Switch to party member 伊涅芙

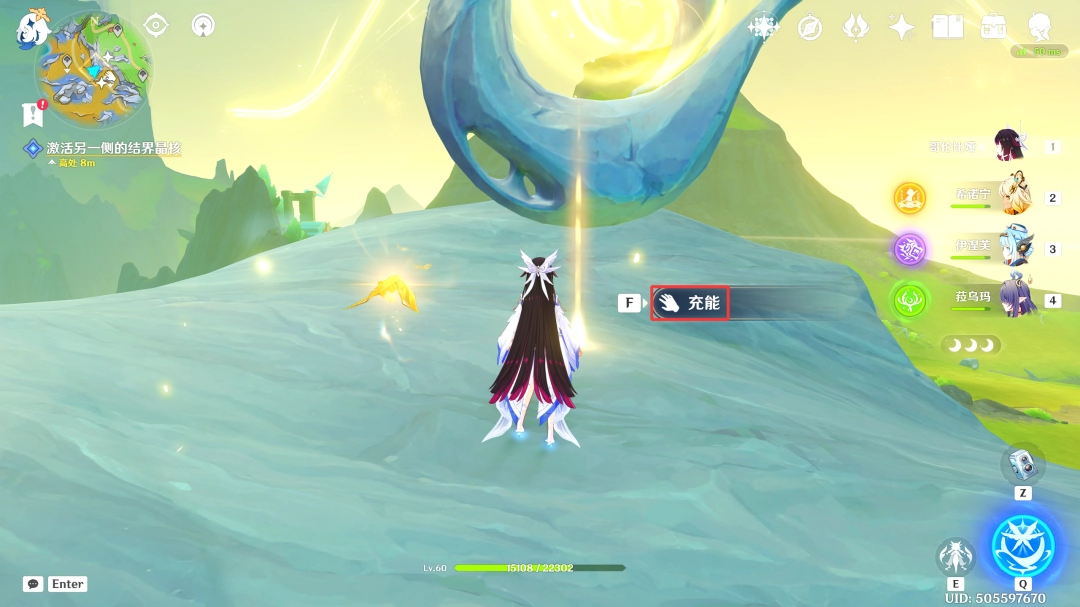tap(1013, 248)
